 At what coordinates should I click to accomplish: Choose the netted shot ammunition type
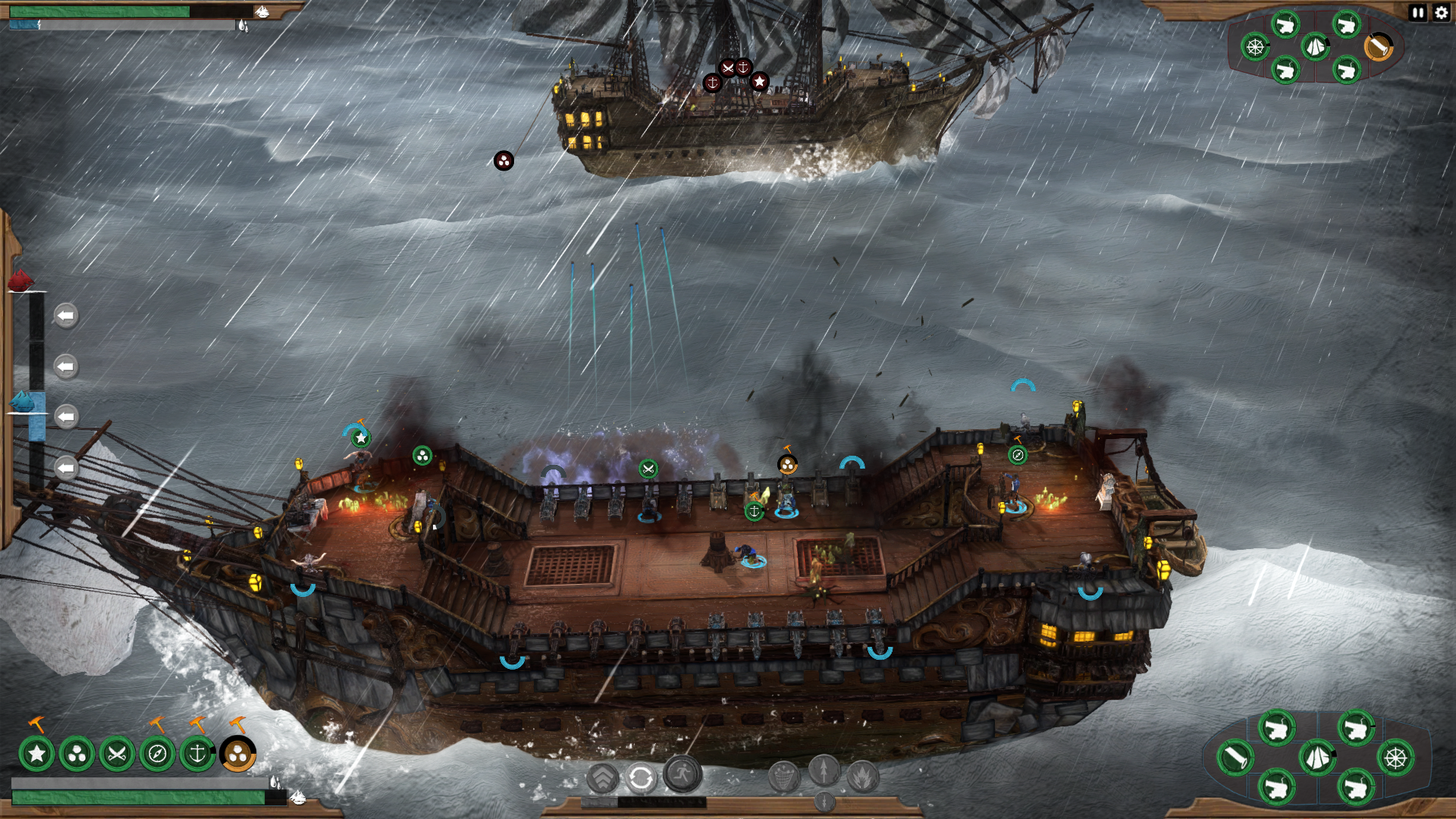click(x=783, y=777)
